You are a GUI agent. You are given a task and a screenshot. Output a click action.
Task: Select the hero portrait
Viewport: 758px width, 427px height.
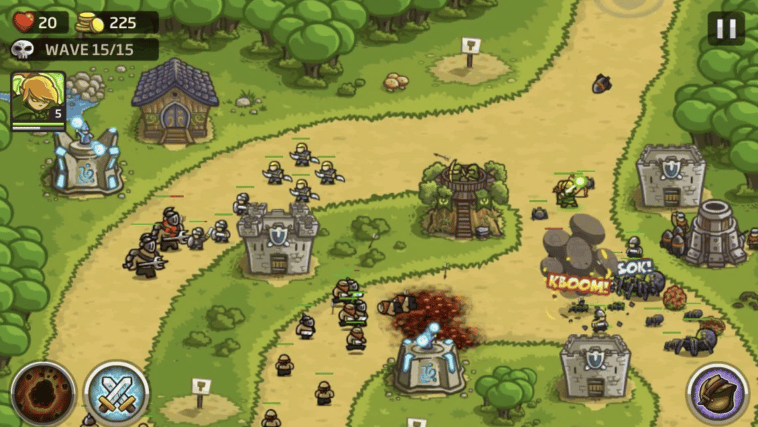point(38,98)
